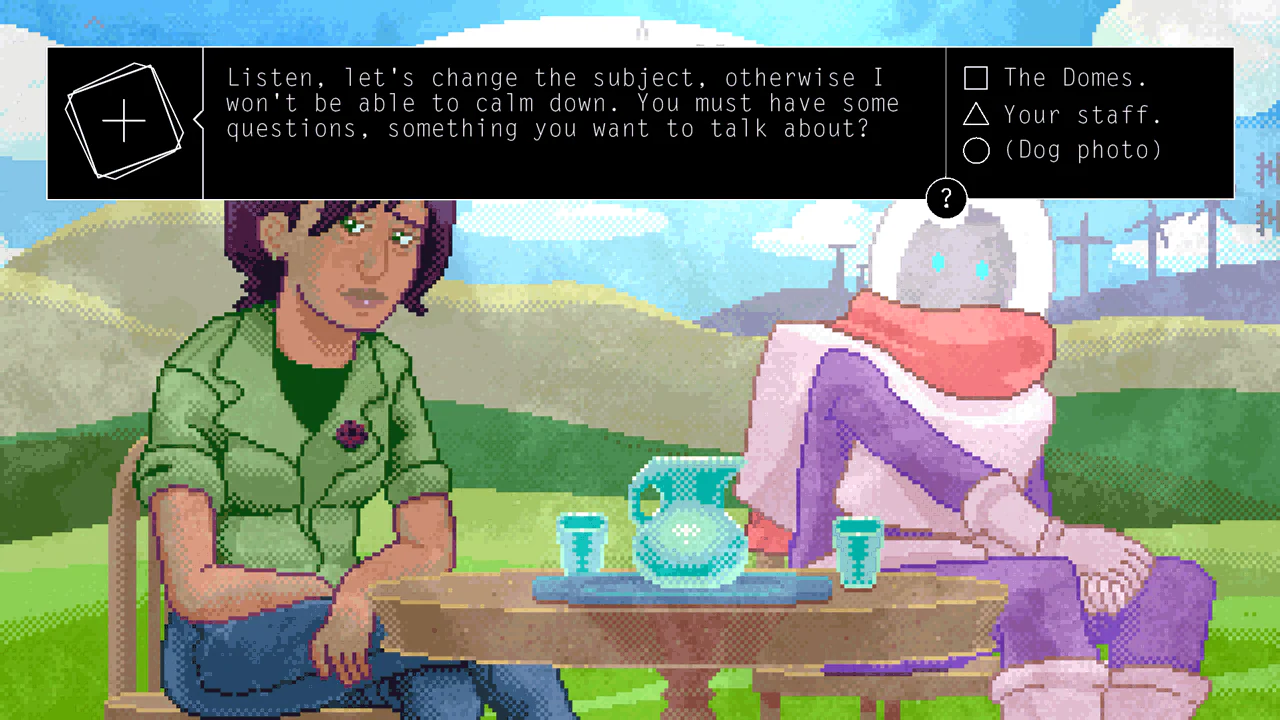Click the left teal cup
Screen dimensions: 1280x720
(x=583, y=545)
